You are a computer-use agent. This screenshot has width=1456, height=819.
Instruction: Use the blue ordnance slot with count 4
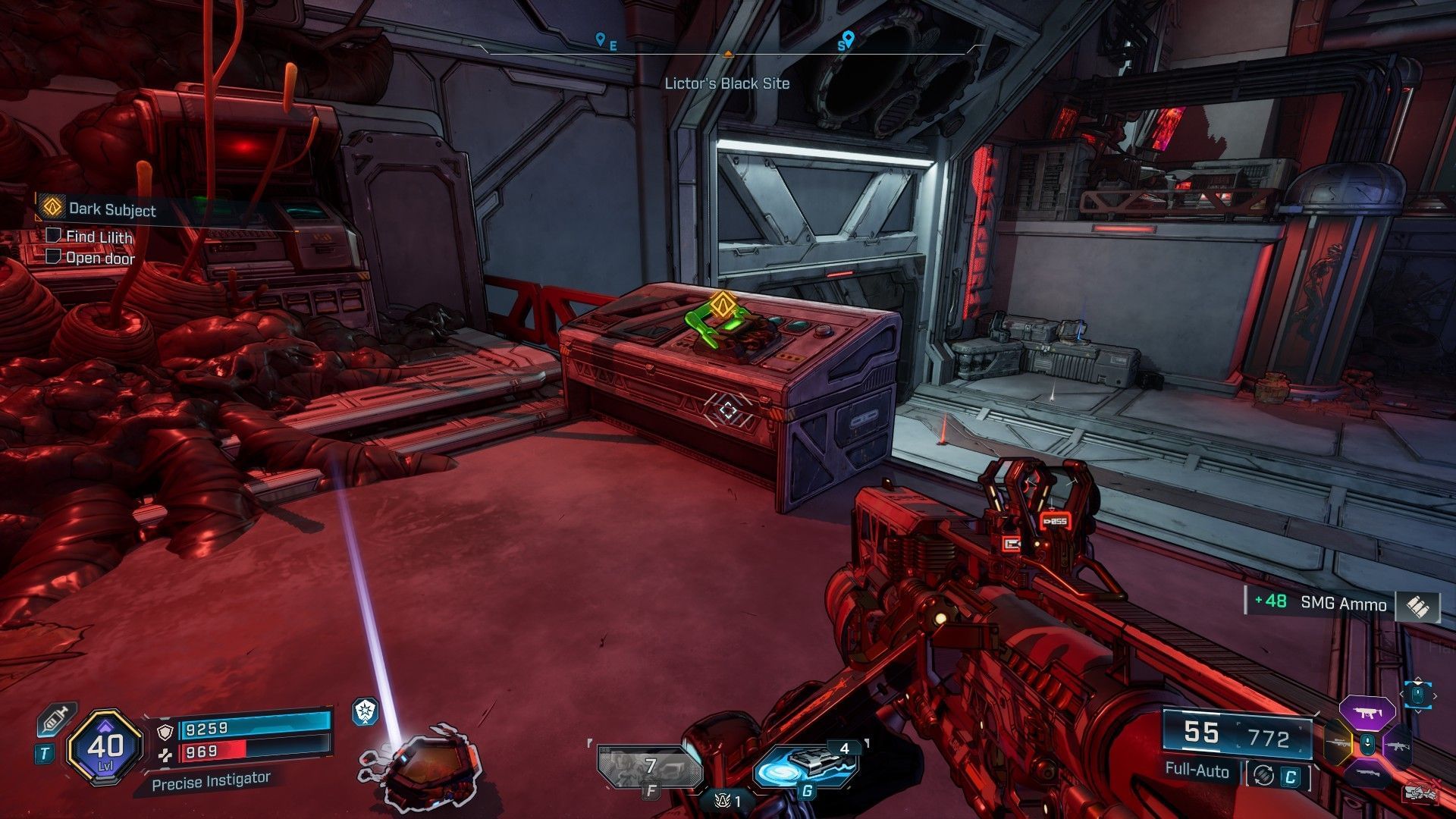tap(809, 766)
